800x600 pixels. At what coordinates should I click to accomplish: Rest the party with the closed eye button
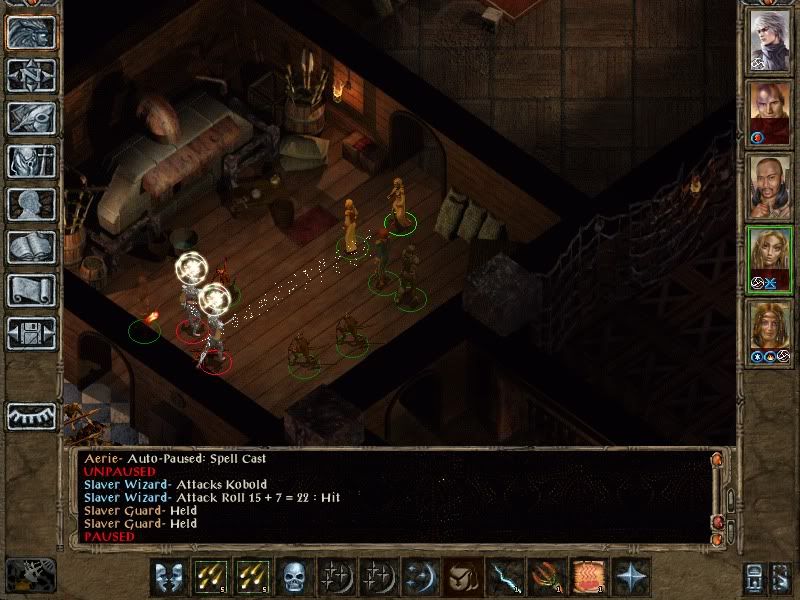(x=31, y=415)
